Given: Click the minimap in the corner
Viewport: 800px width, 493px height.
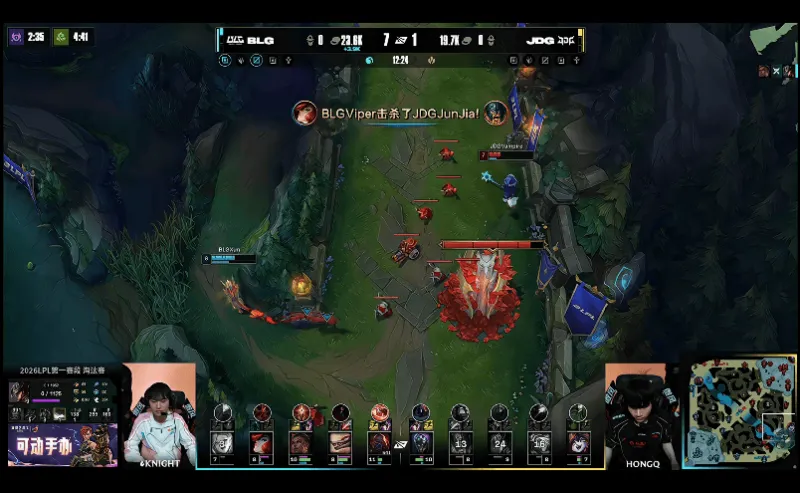Looking at the screenshot, I should coord(740,410).
